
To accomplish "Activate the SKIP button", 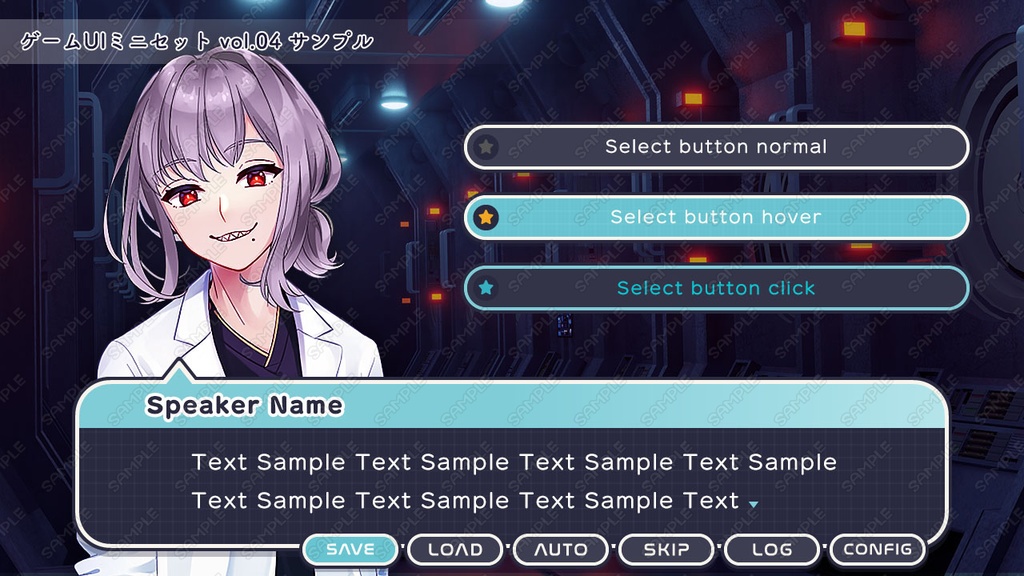I will click(x=666, y=550).
